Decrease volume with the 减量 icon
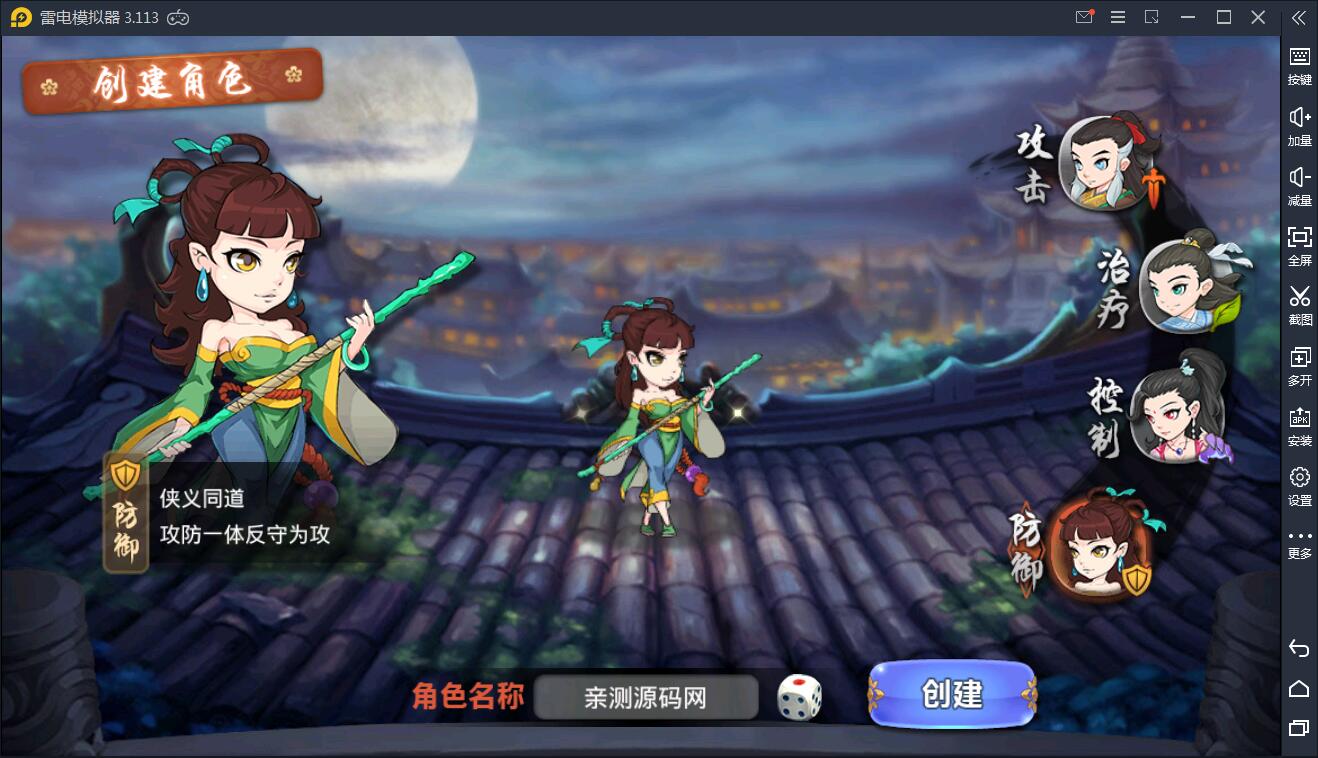The height and width of the screenshot is (758, 1318). pyautogui.click(x=1299, y=182)
